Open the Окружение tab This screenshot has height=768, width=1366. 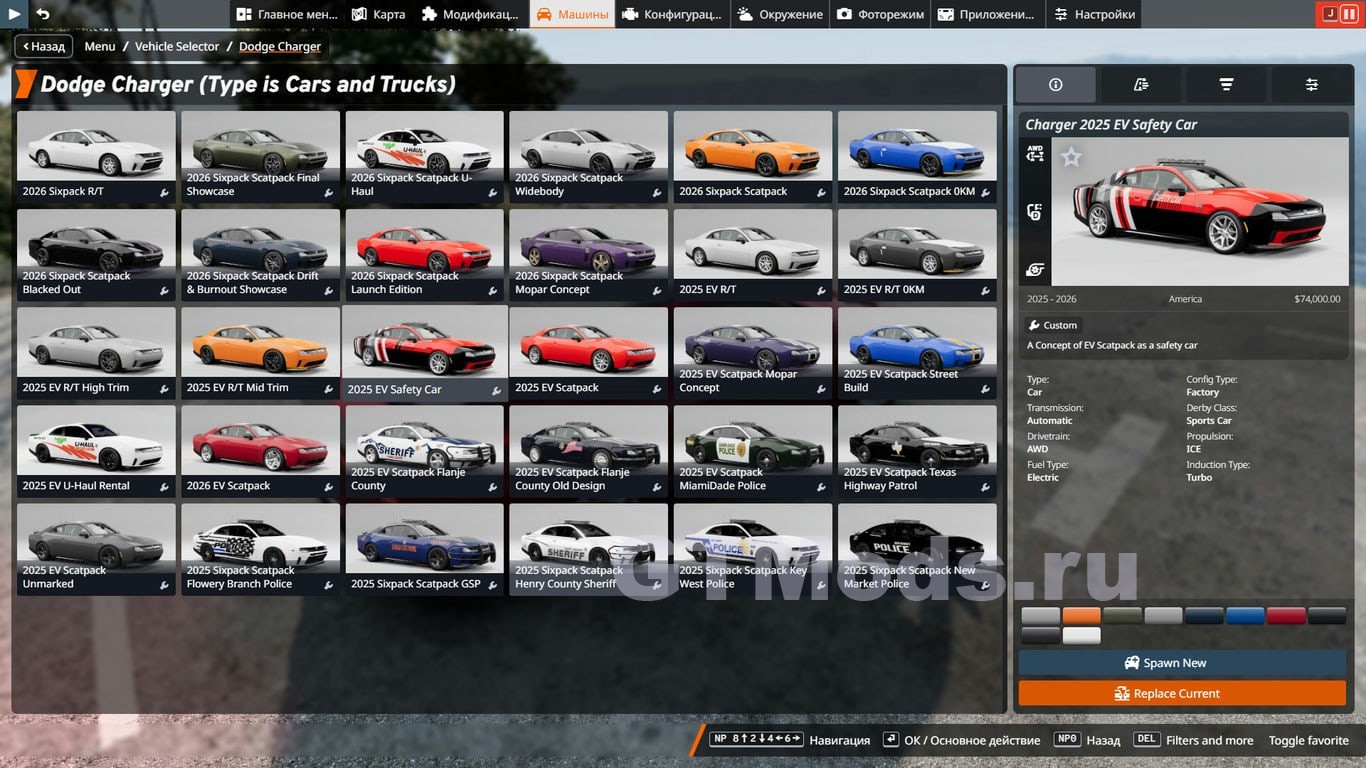click(779, 14)
